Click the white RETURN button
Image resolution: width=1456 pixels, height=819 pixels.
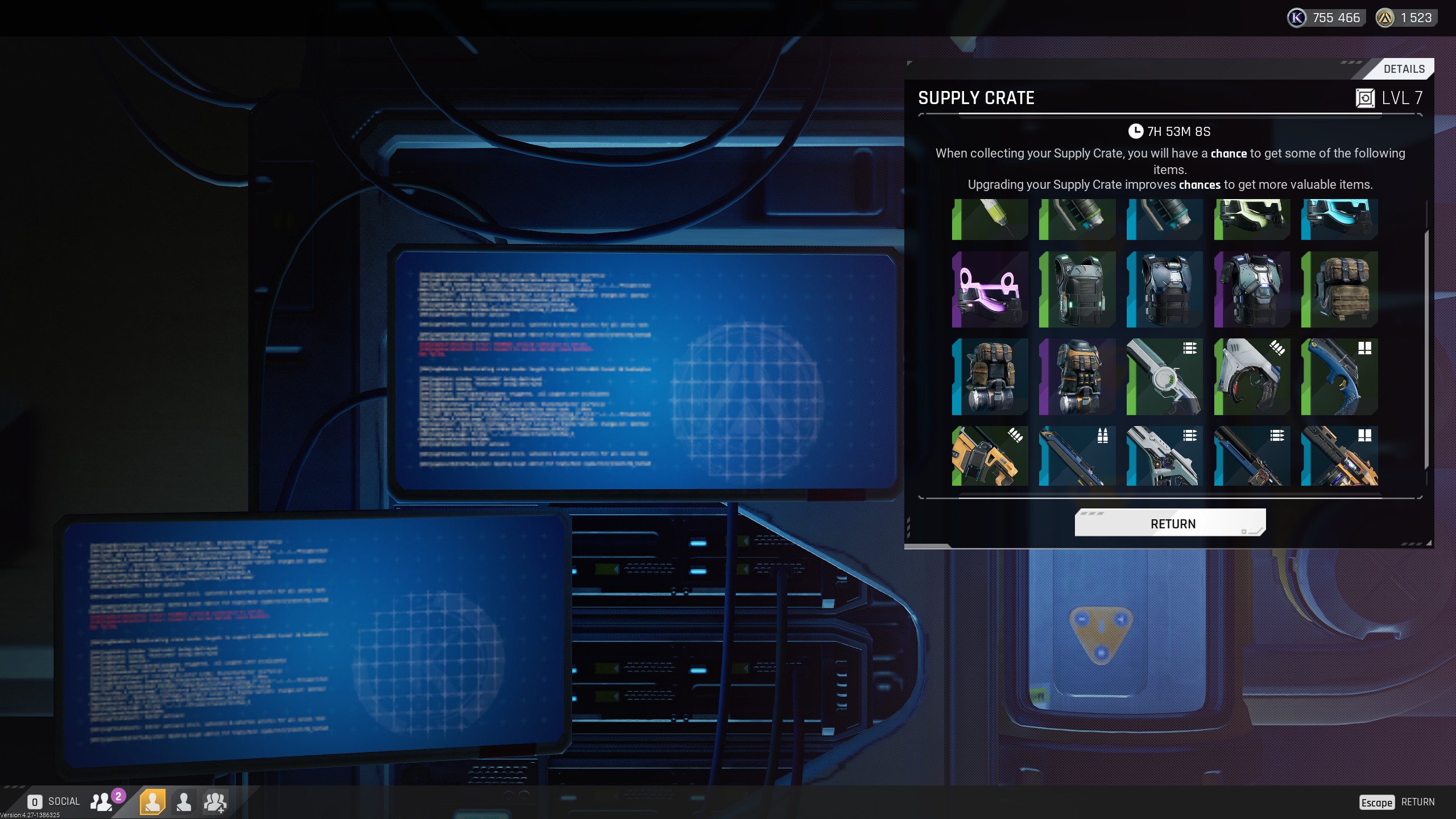[1170, 523]
